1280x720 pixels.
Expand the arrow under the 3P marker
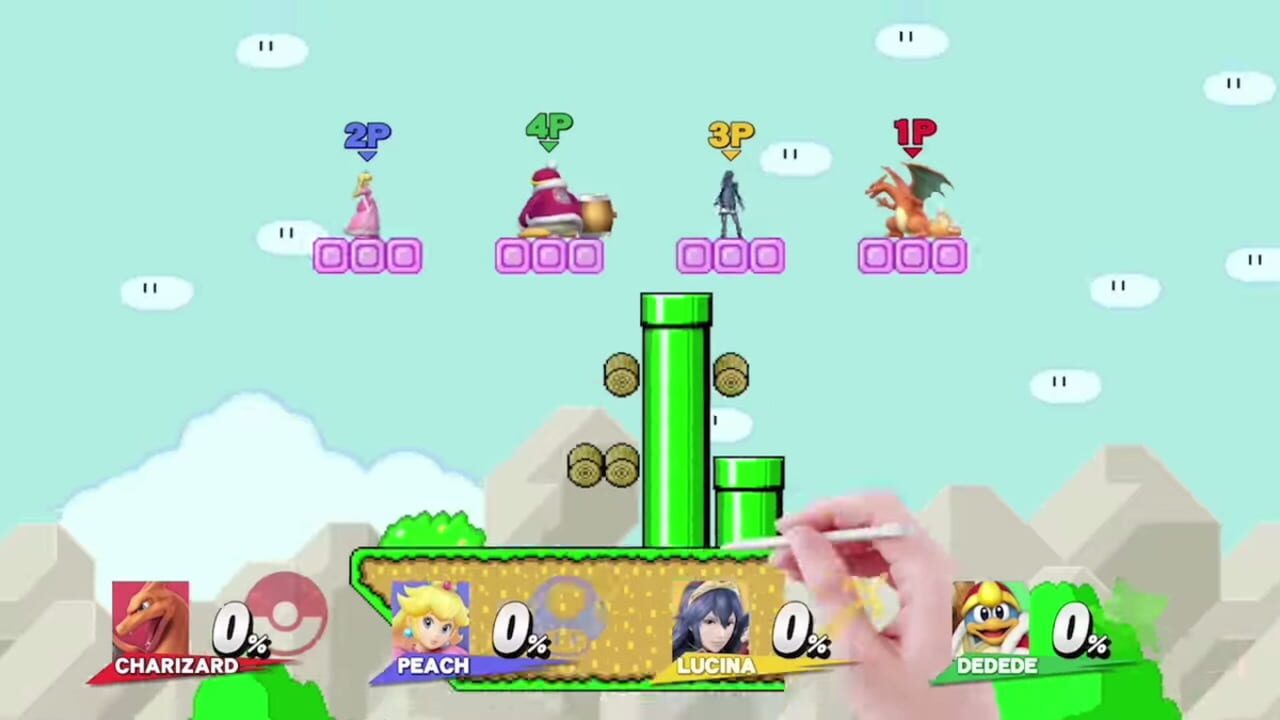(730, 156)
